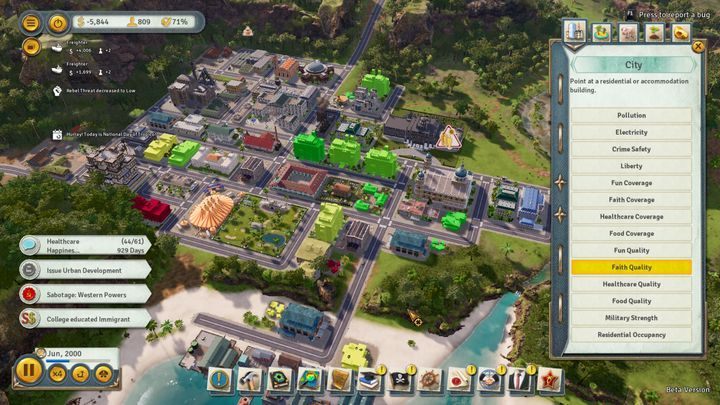Screen dimensions: 720x405
Task: Switch to the City overlay tab
Action: 575,31
